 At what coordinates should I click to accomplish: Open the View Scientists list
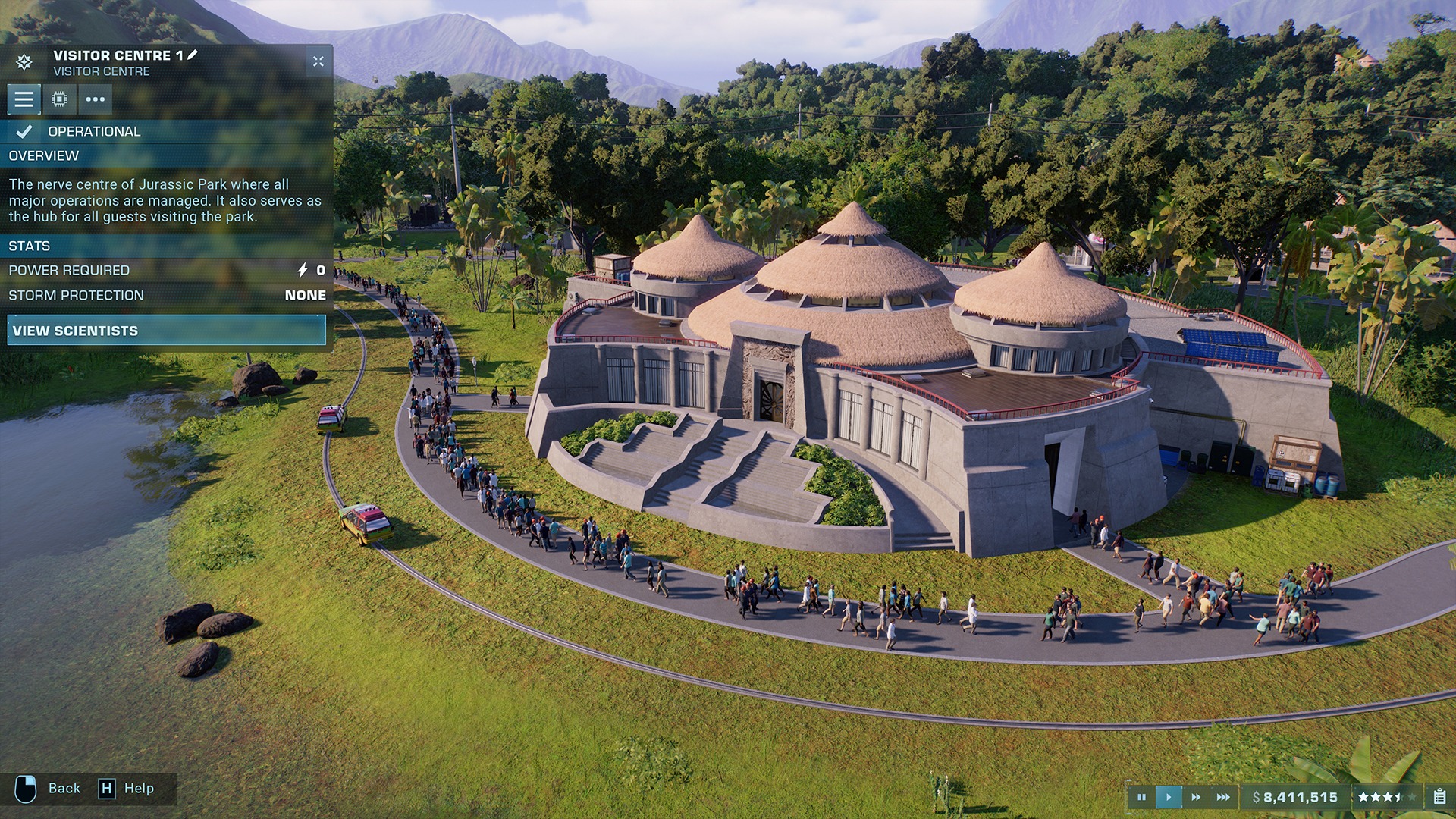click(x=166, y=331)
